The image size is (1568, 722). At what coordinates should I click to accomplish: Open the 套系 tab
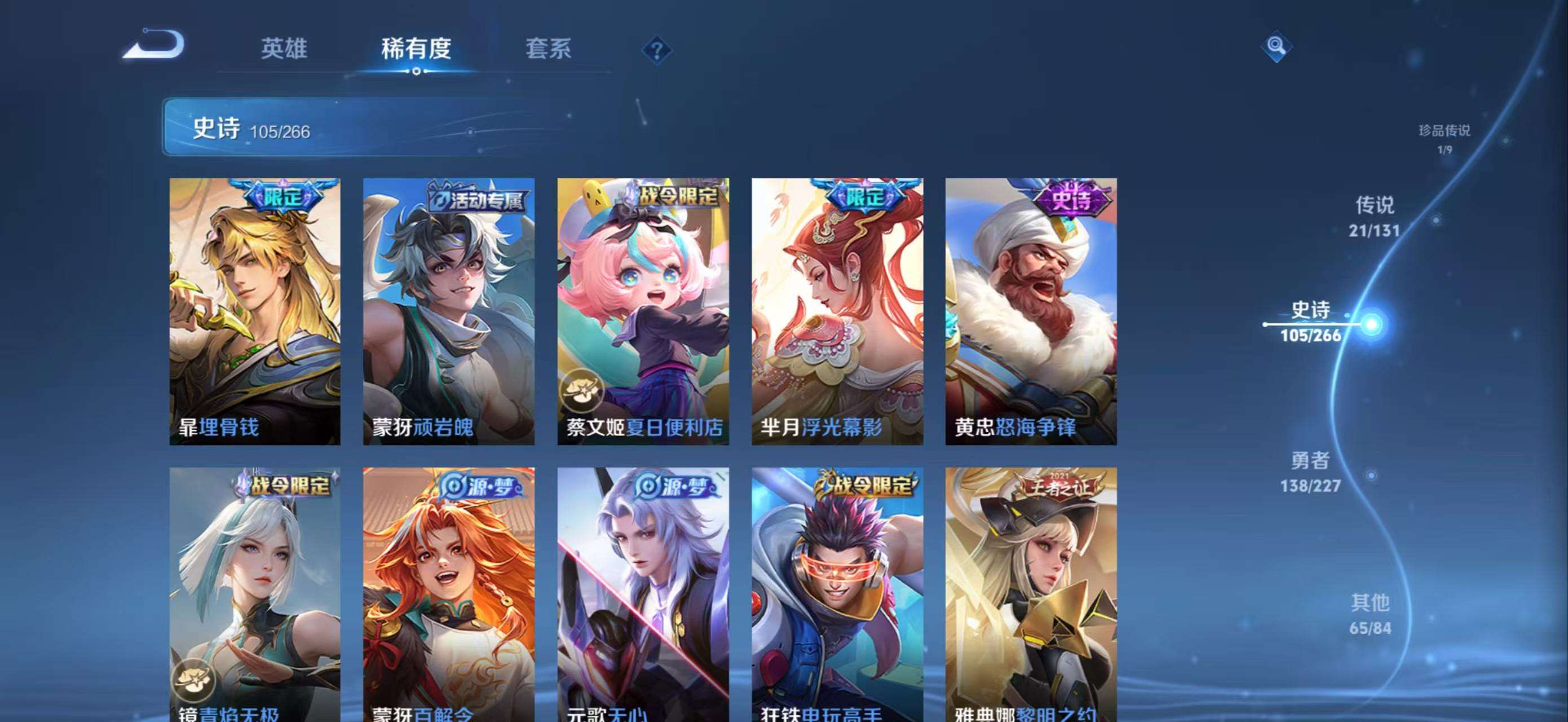click(548, 49)
